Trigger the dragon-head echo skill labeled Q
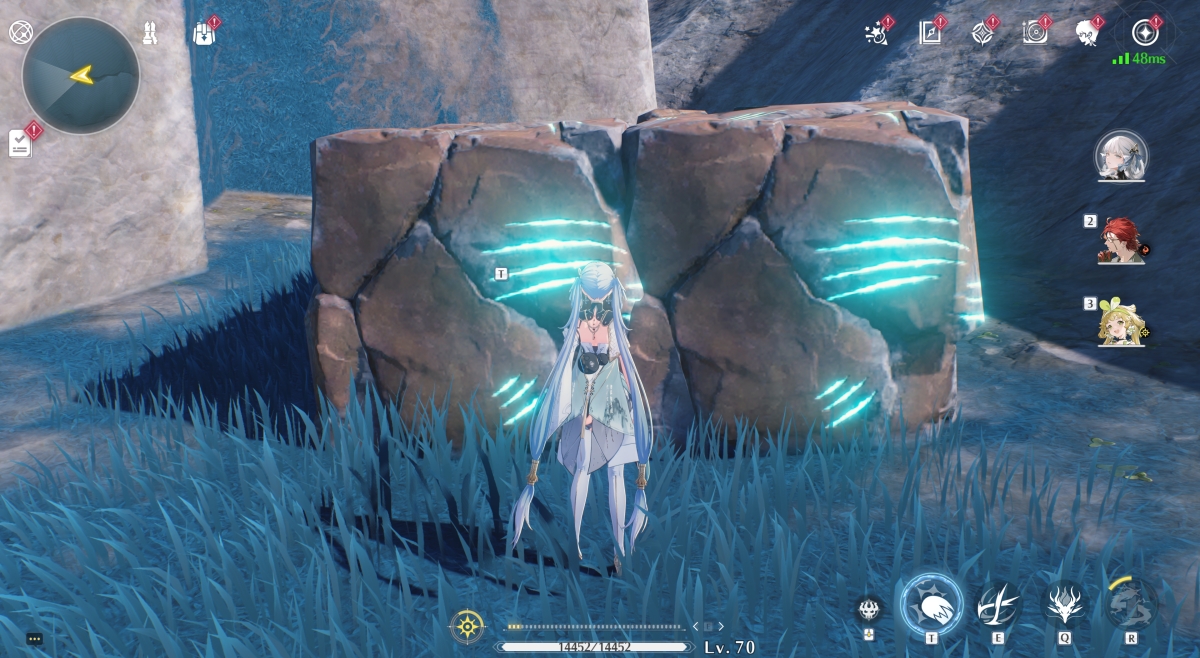Viewport: 1200px width, 658px height. (x=1064, y=604)
